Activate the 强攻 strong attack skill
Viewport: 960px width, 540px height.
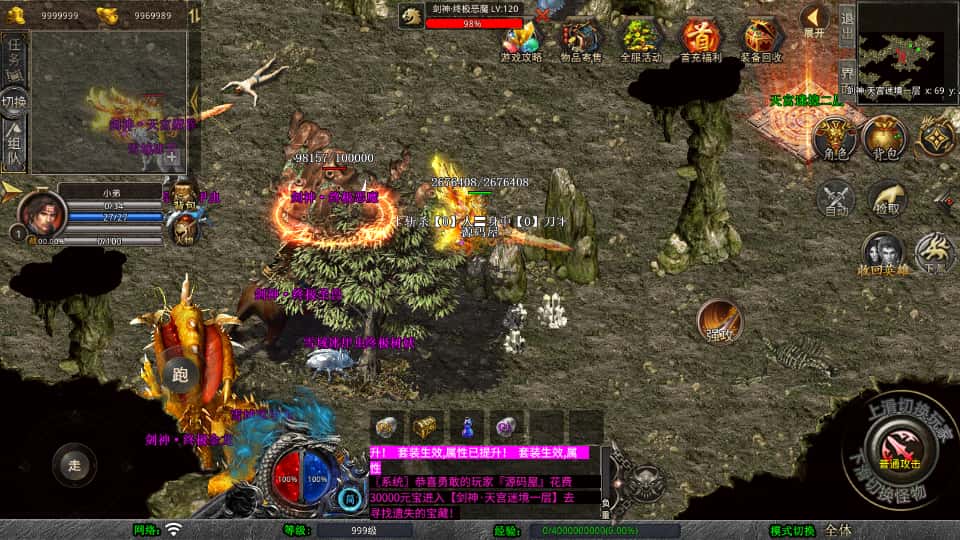719,322
